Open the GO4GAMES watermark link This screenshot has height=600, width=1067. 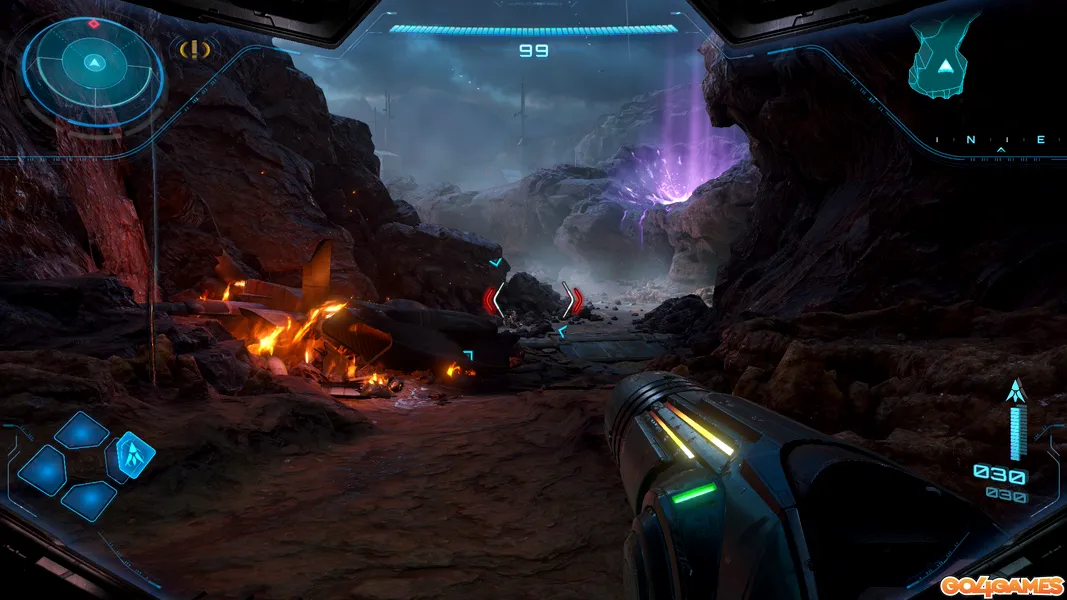tap(1000, 583)
